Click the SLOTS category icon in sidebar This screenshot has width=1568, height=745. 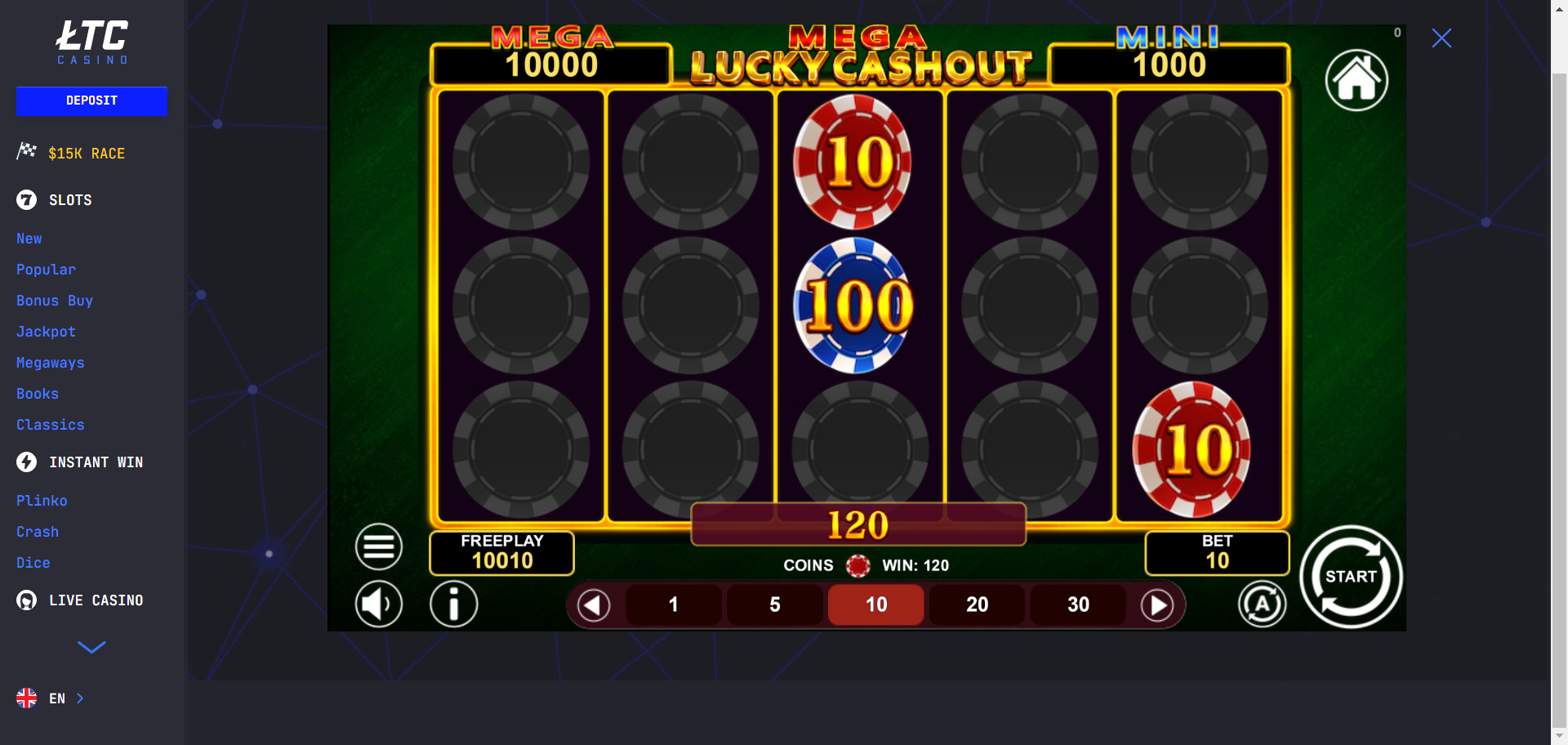(25, 199)
